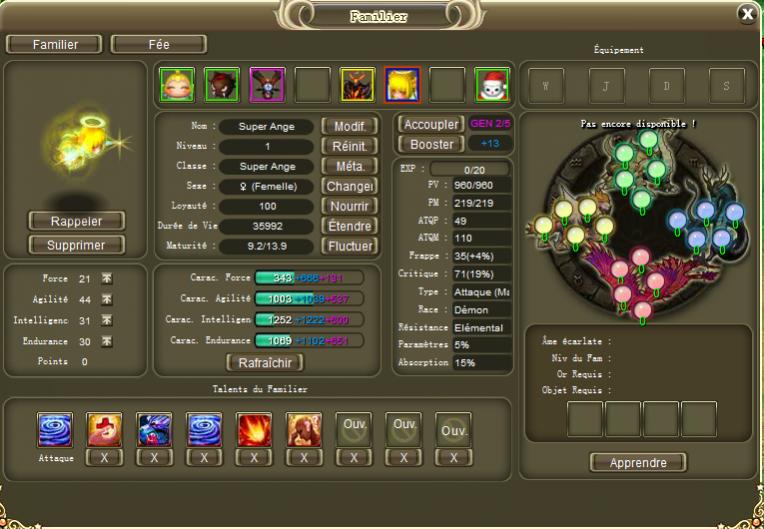764x529 pixels.
Task: Open the Méta. class option
Action: 349,166
